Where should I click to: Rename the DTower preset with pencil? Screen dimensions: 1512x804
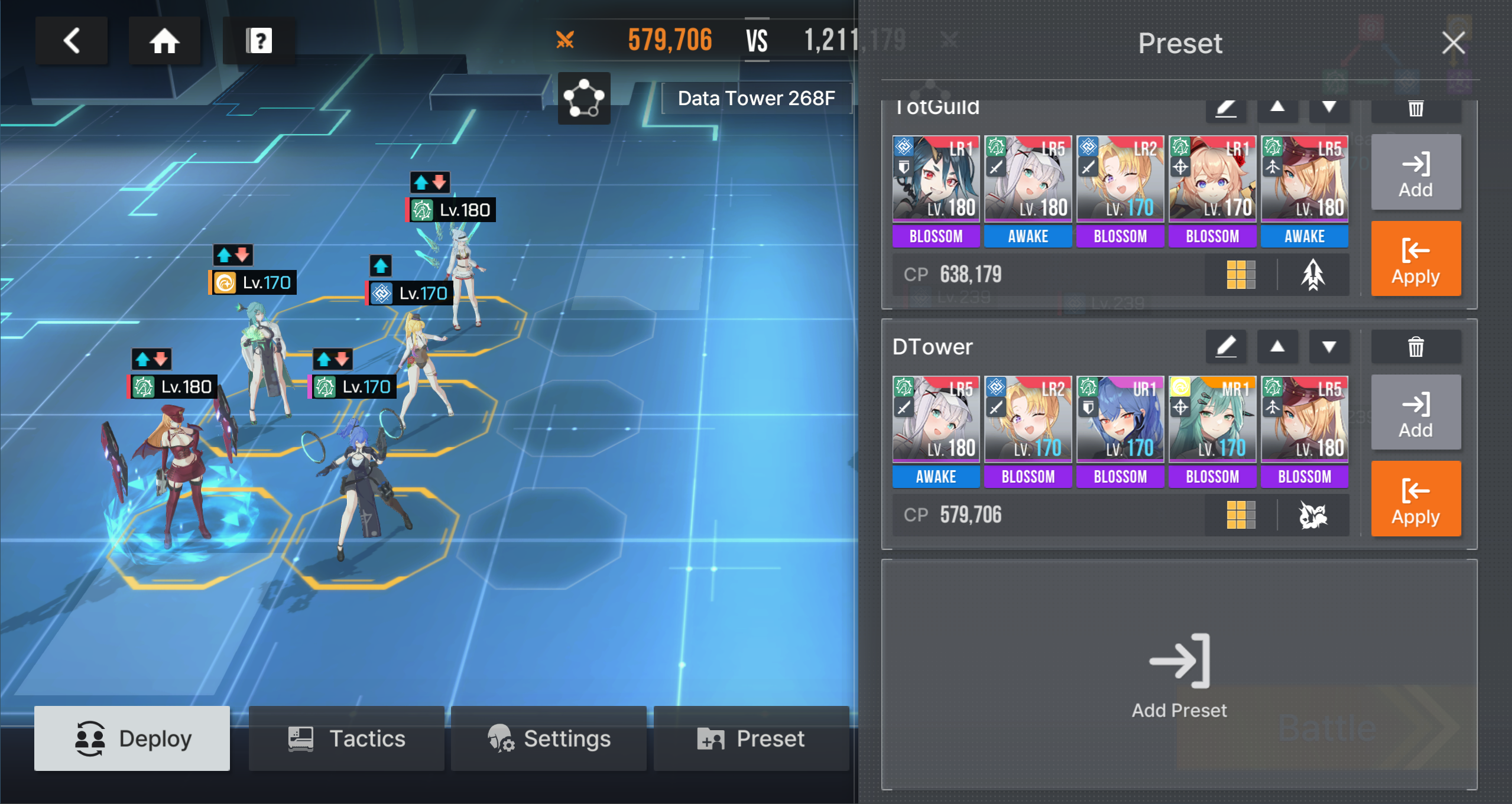click(x=1226, y=346)
